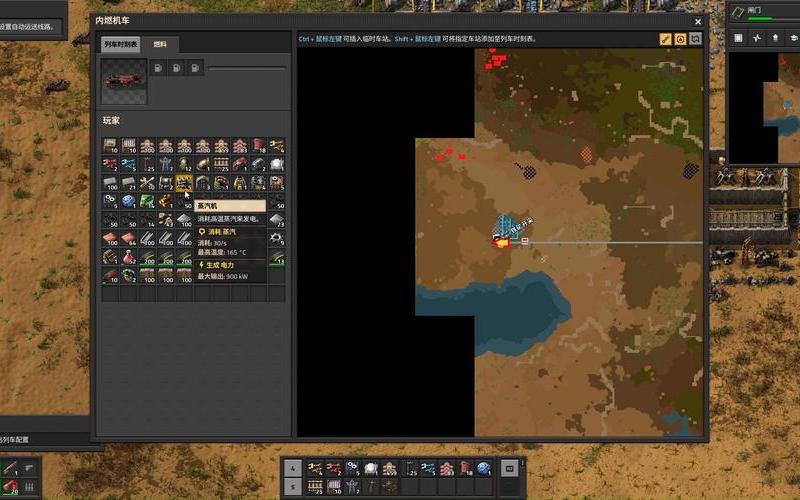Click the grid icon above the minimap
This screenshot has width=800, height=500.
pos(738,38)
